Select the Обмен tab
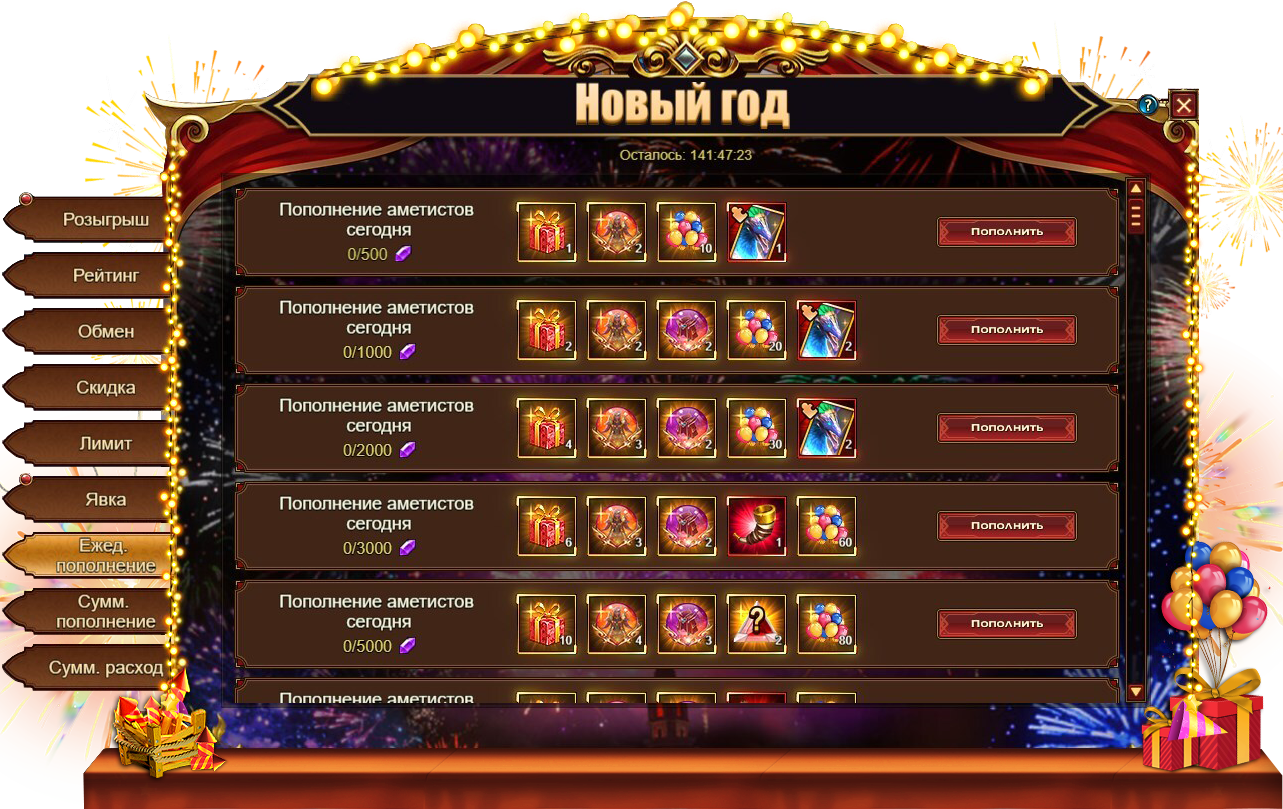Viewport: 1283px width, 809px height. (105, 331)
